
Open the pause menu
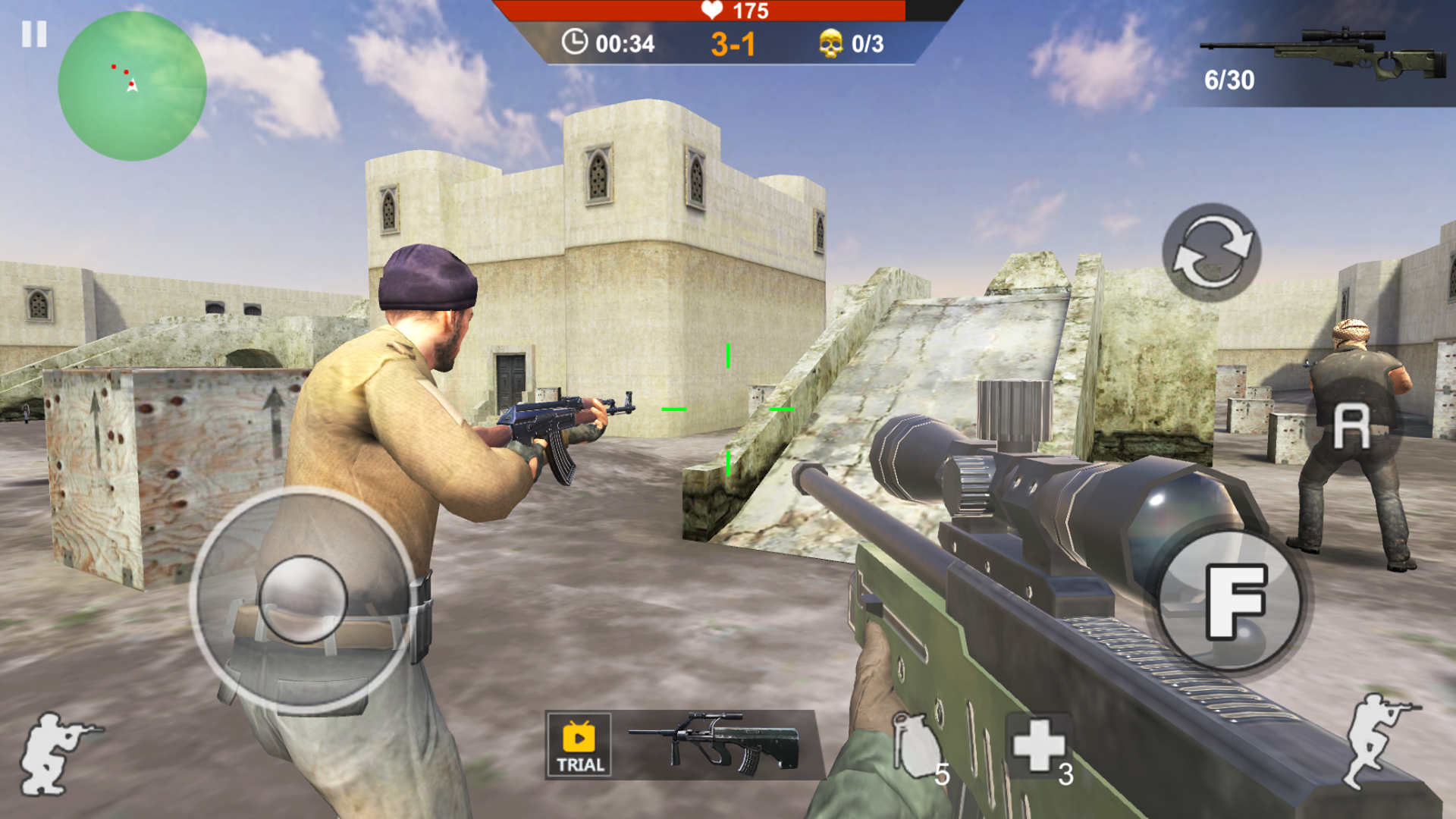pos(34,34)
